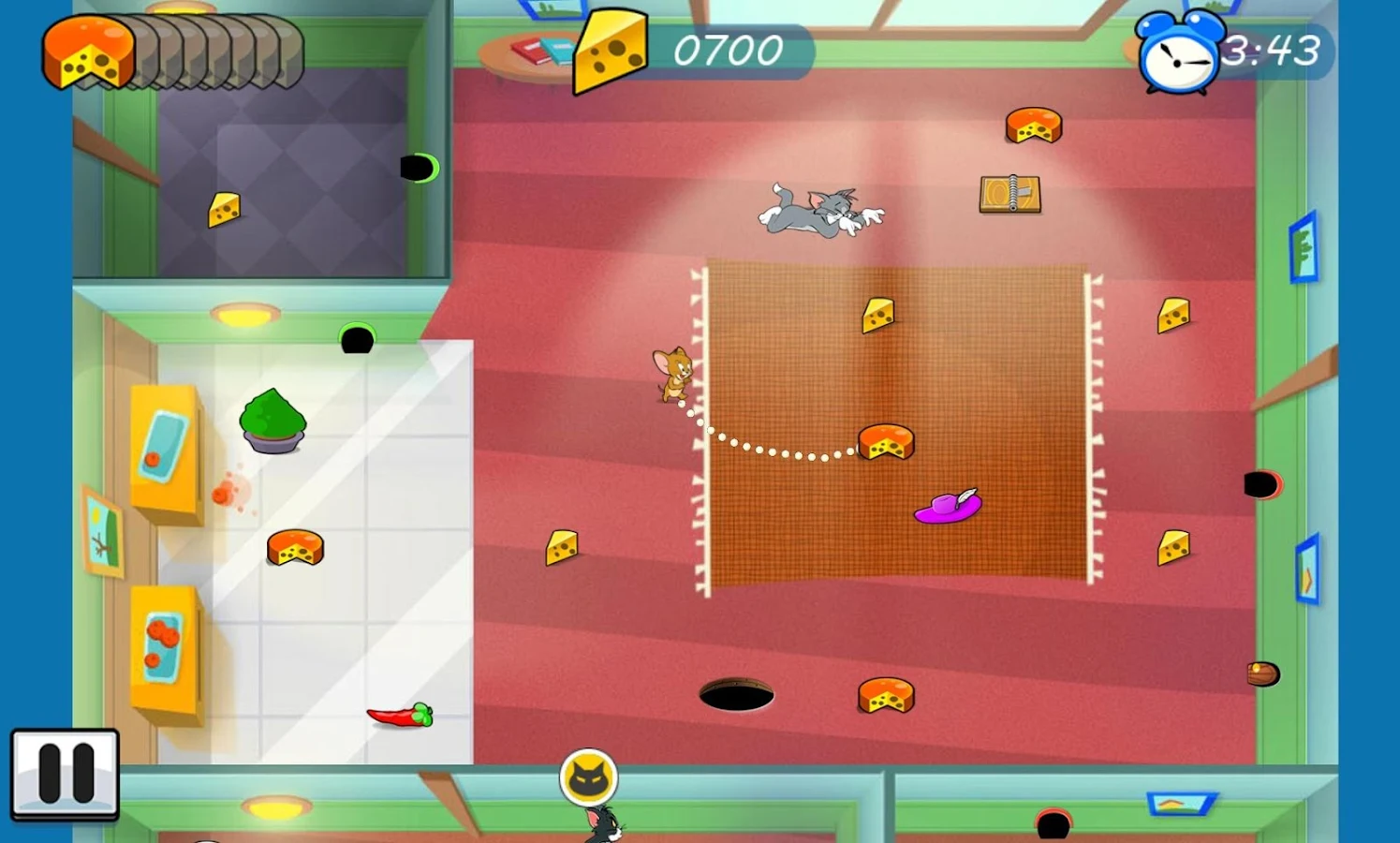Viewport: 1400px width, 843px height.
Task: Tap the acorn by the right wall
Action: tap(1263, 672)
